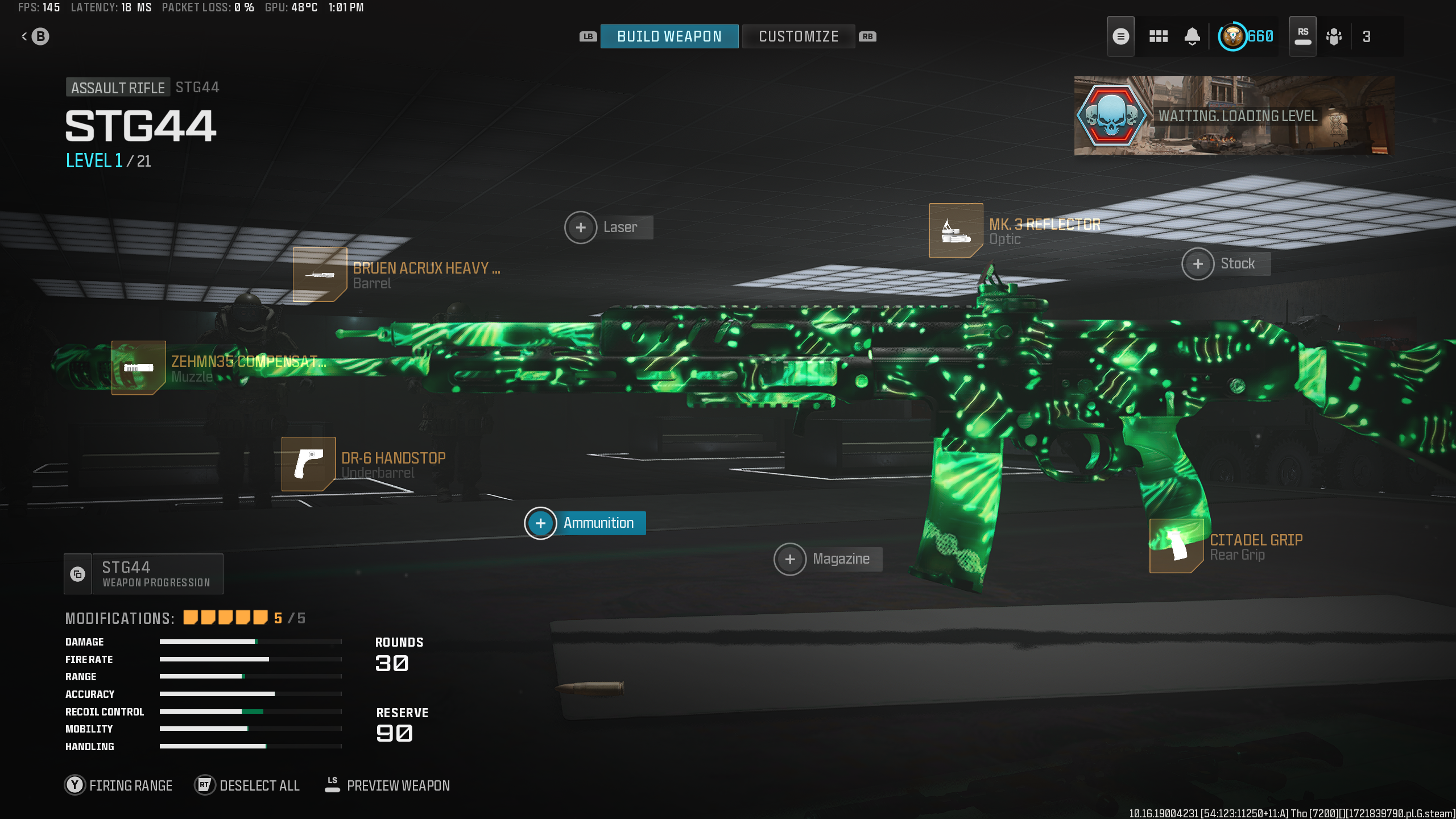Open the Citadel Grip rear grip slot
Viewport: 1456px width, 819px height.
(x=1177, y=546)
